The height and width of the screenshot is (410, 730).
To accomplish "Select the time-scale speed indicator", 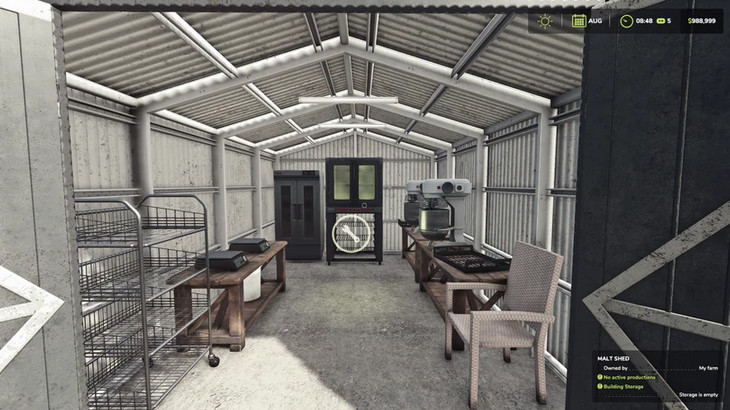I will click(664, 20).
